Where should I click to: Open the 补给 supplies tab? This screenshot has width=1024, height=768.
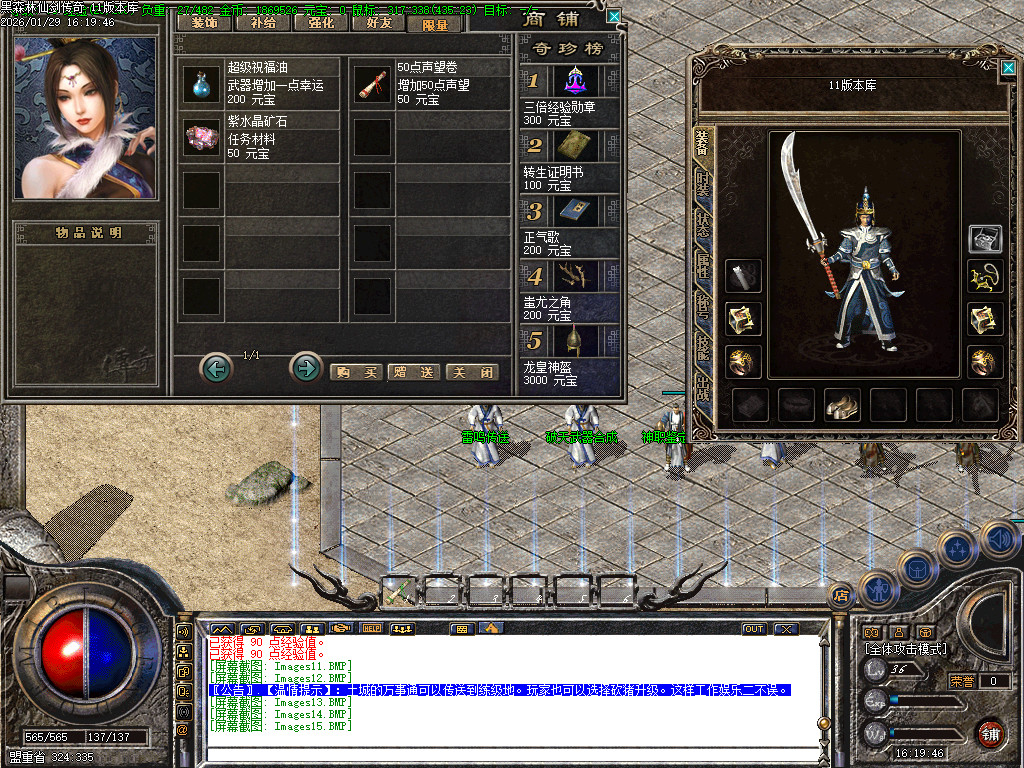tap(261, 23)
